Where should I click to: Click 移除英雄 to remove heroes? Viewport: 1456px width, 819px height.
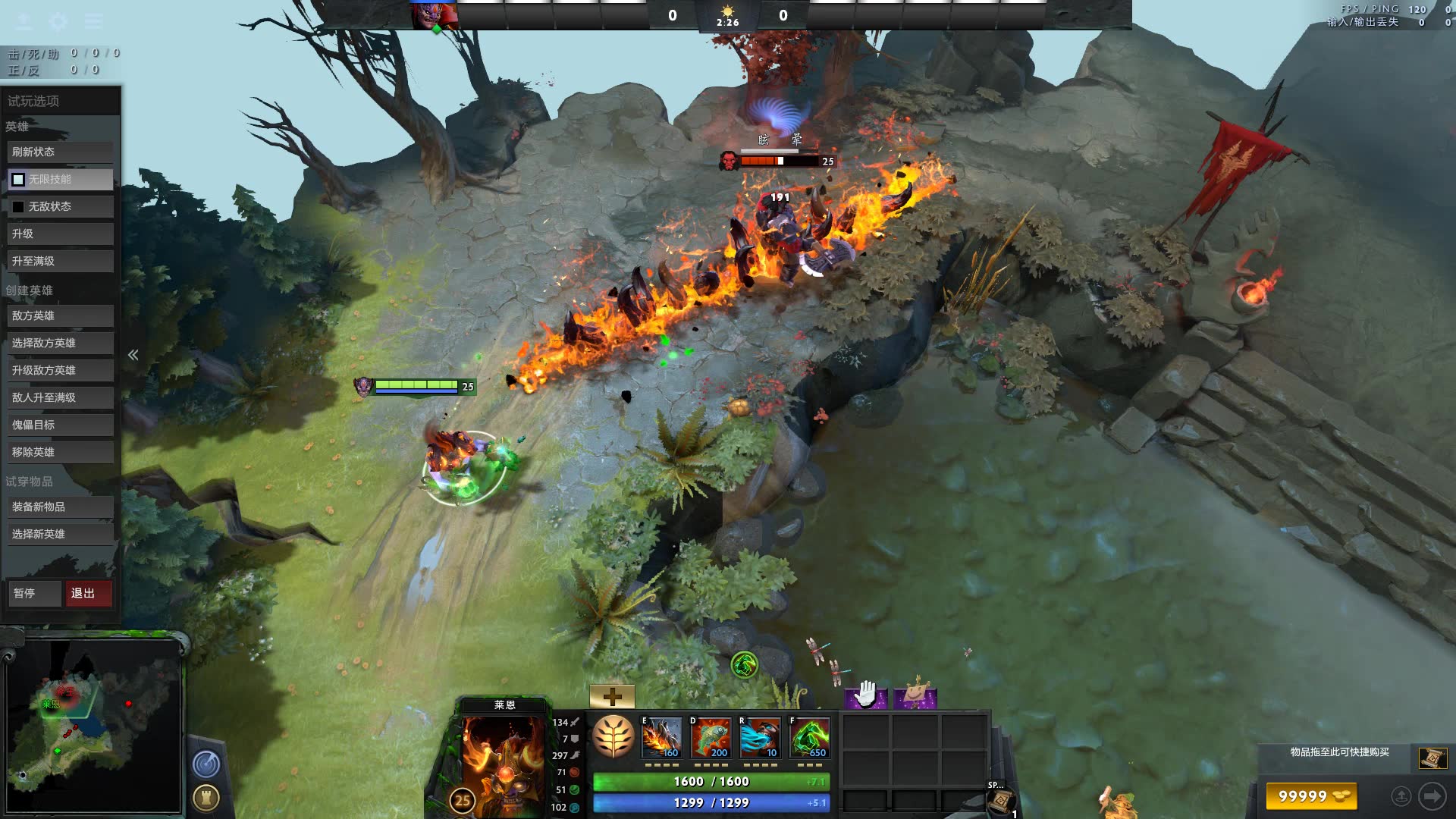click(x=61, y=452)
